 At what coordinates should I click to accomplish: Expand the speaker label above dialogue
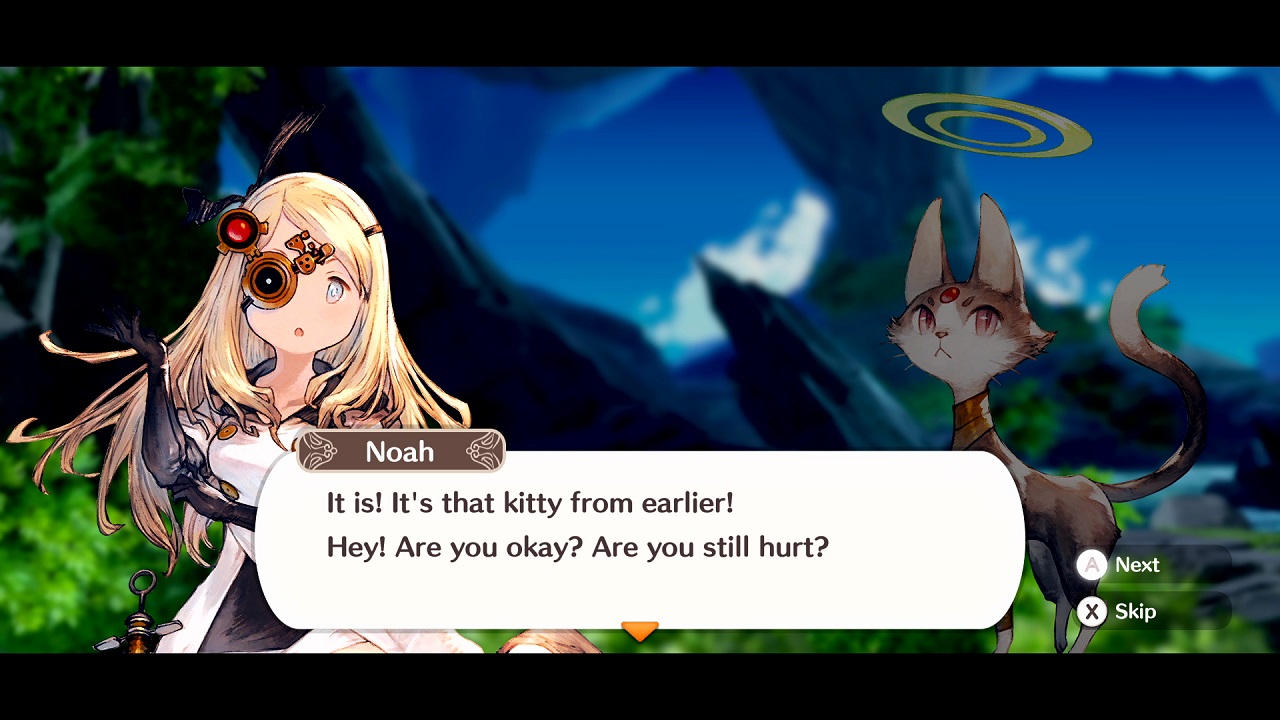pyautogui.click(x=400, y=451)
